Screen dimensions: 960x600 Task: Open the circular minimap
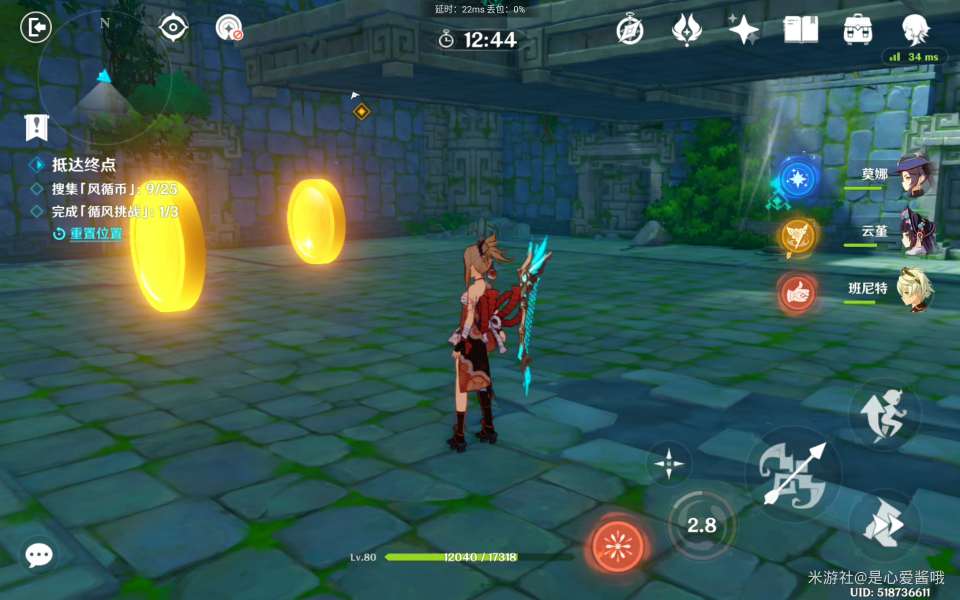point(104,76)
